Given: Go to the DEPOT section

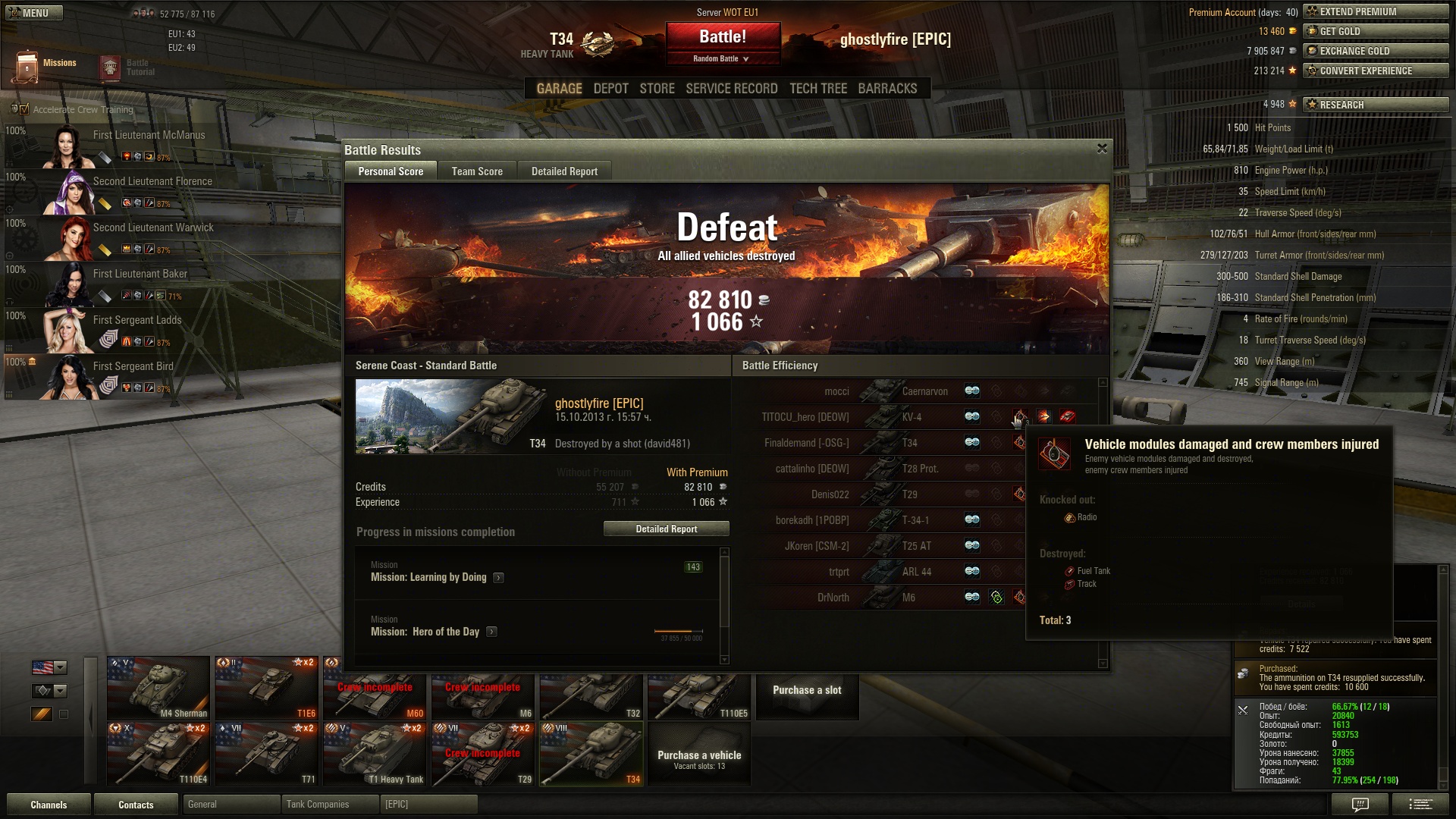Looking at the screenshot, I should point(610,89).
